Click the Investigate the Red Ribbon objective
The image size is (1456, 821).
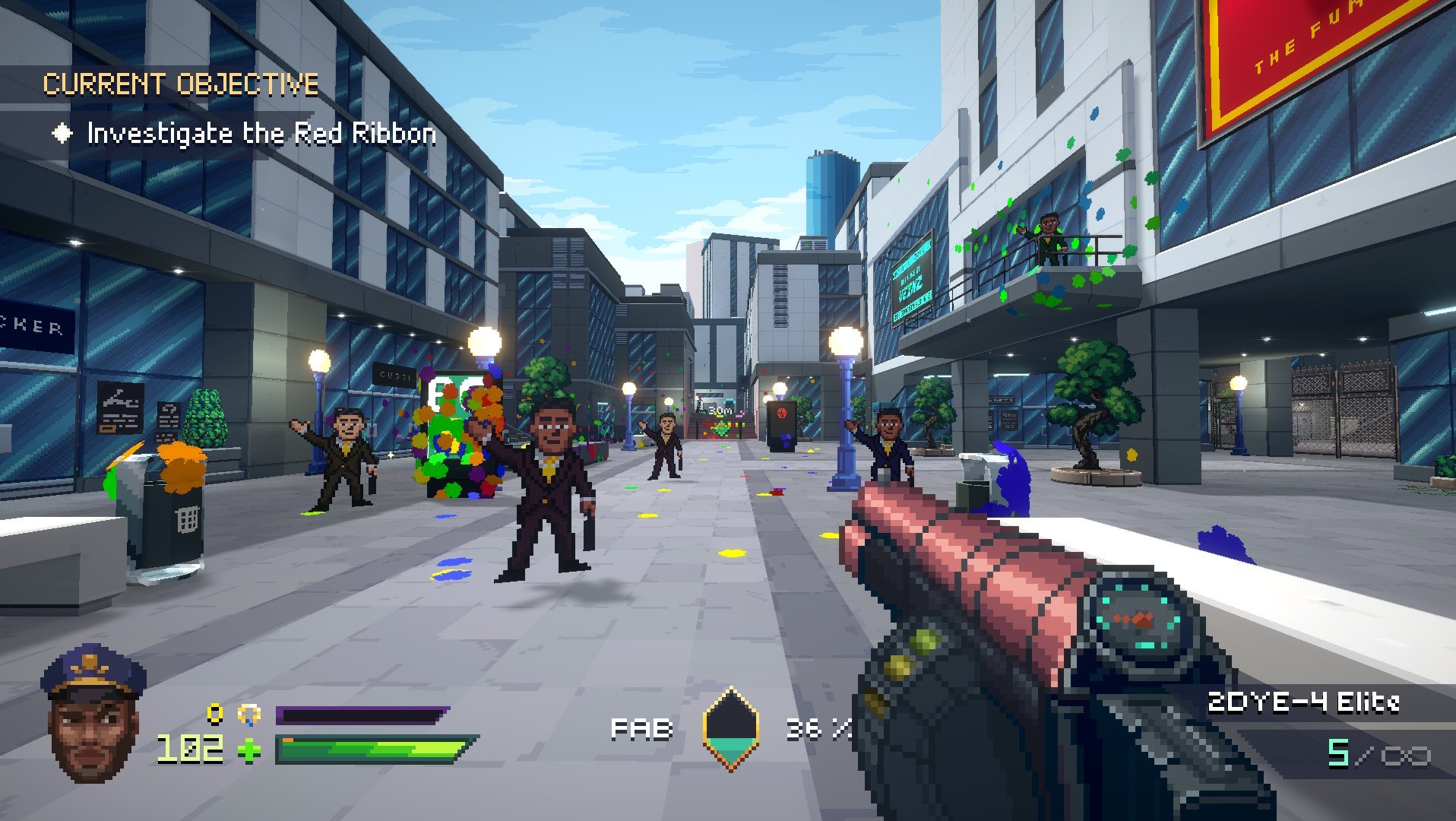point(261,134)
